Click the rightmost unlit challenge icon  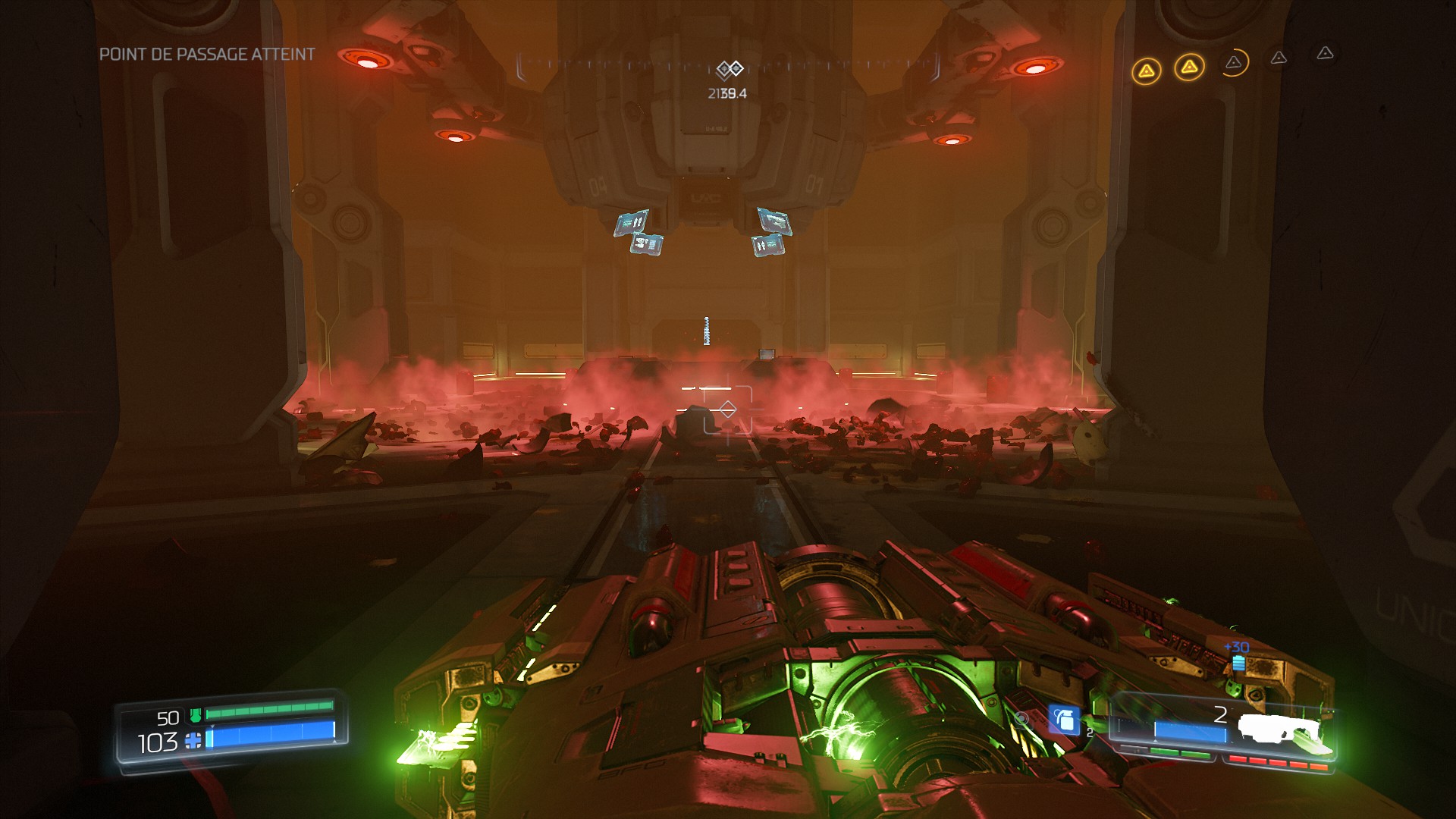point(1324,53)
